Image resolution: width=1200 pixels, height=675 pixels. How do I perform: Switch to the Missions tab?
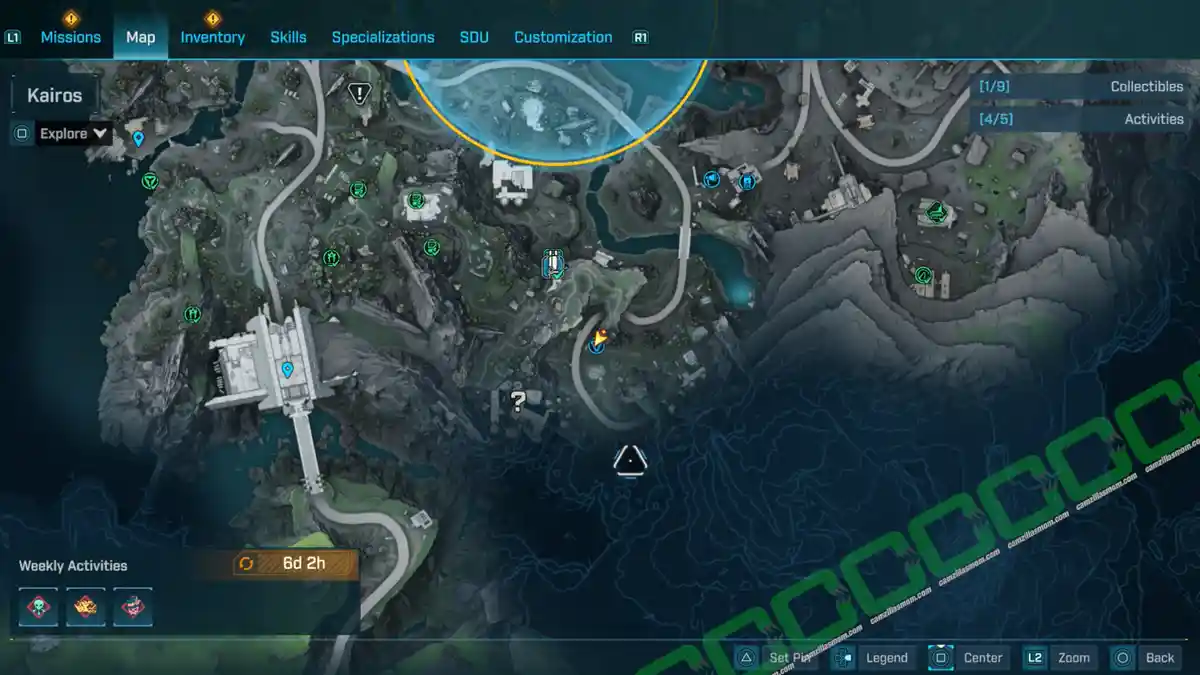coord(70,37)
